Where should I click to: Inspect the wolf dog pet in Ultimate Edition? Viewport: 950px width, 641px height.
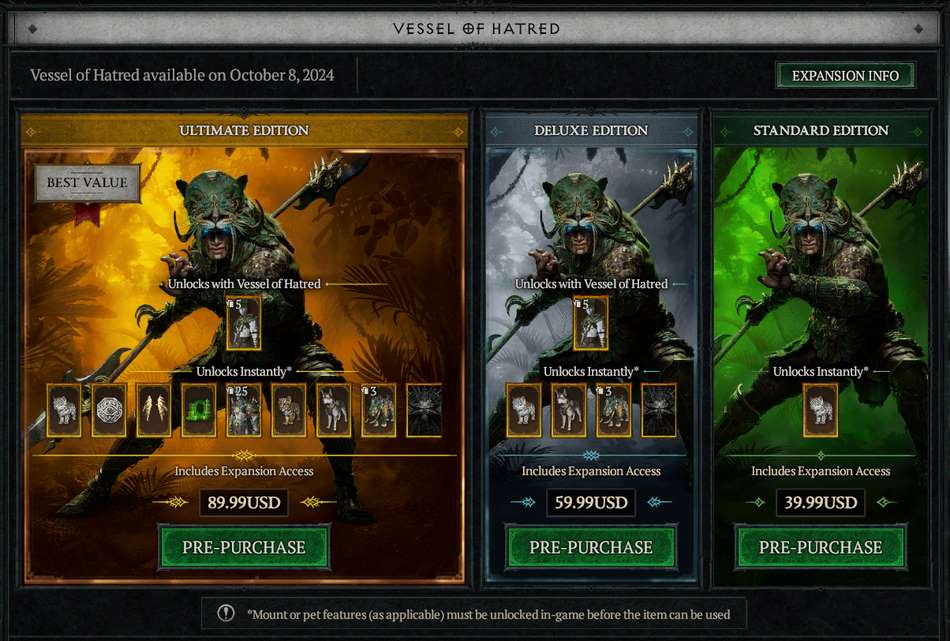click(334, 410)
